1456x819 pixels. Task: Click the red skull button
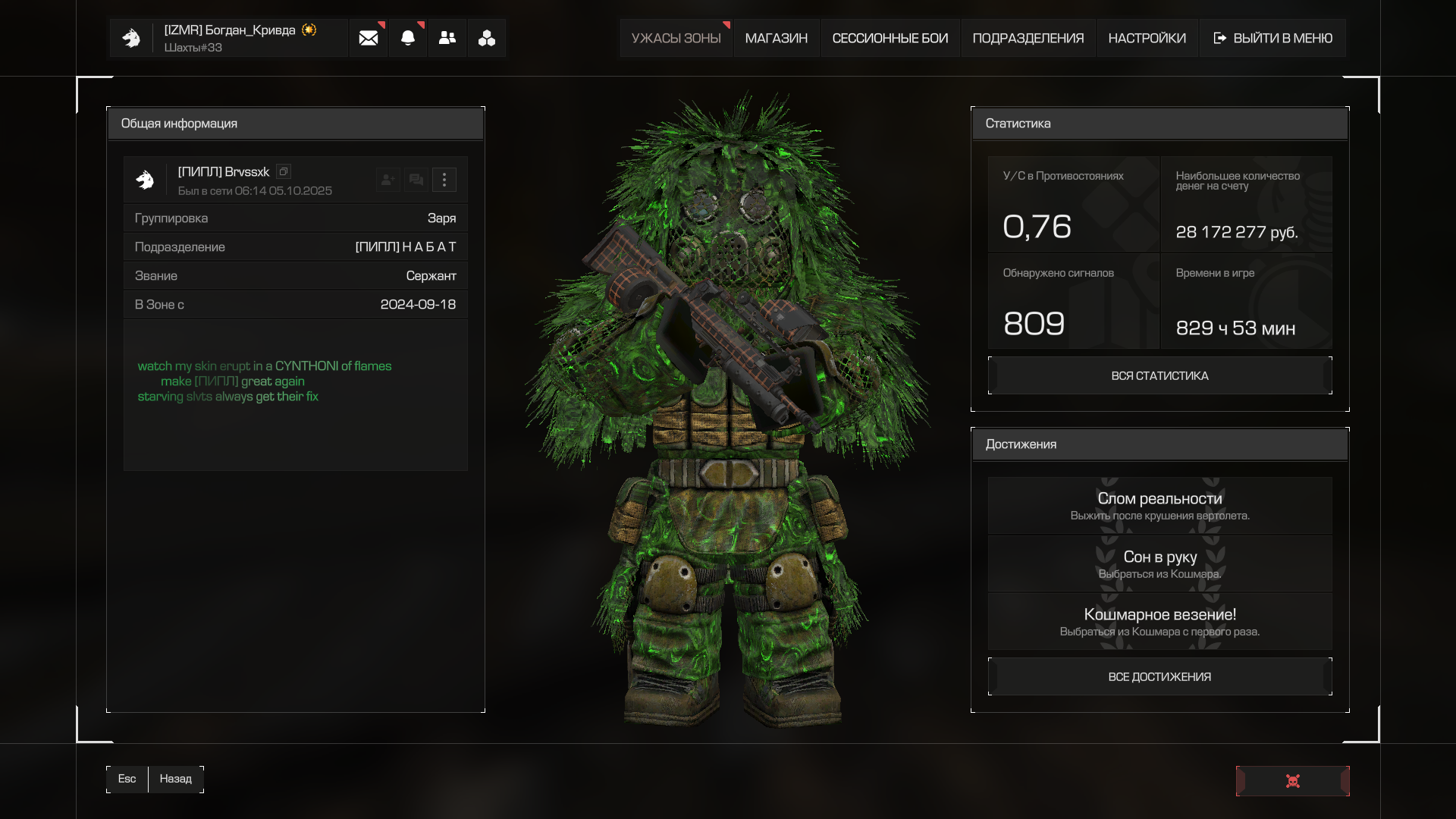(x=1292, y=781)
